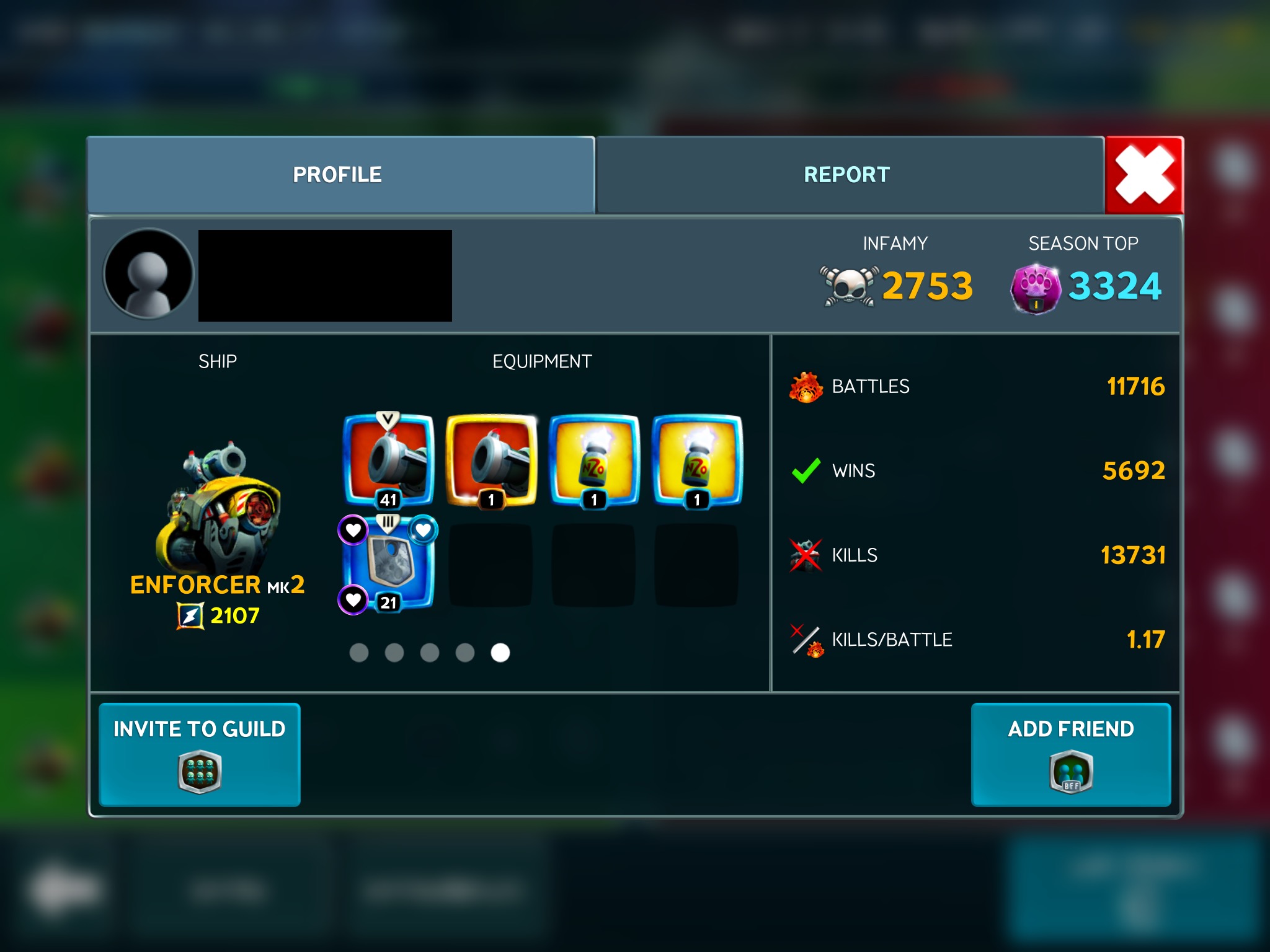Select the level 41 cannon equipment slot

point(389,460)
